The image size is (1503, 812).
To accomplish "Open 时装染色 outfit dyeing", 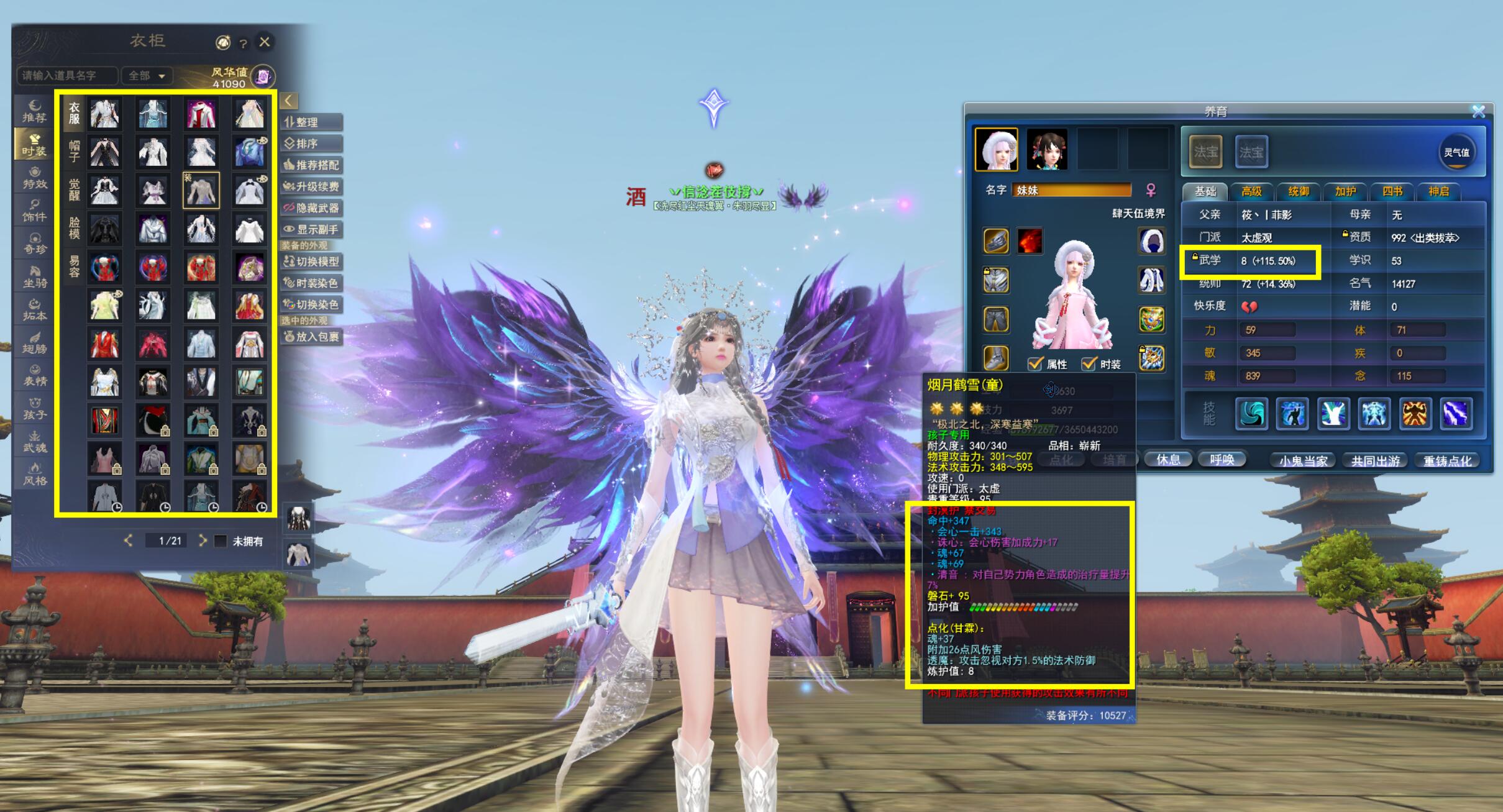I will coord(311,283).
